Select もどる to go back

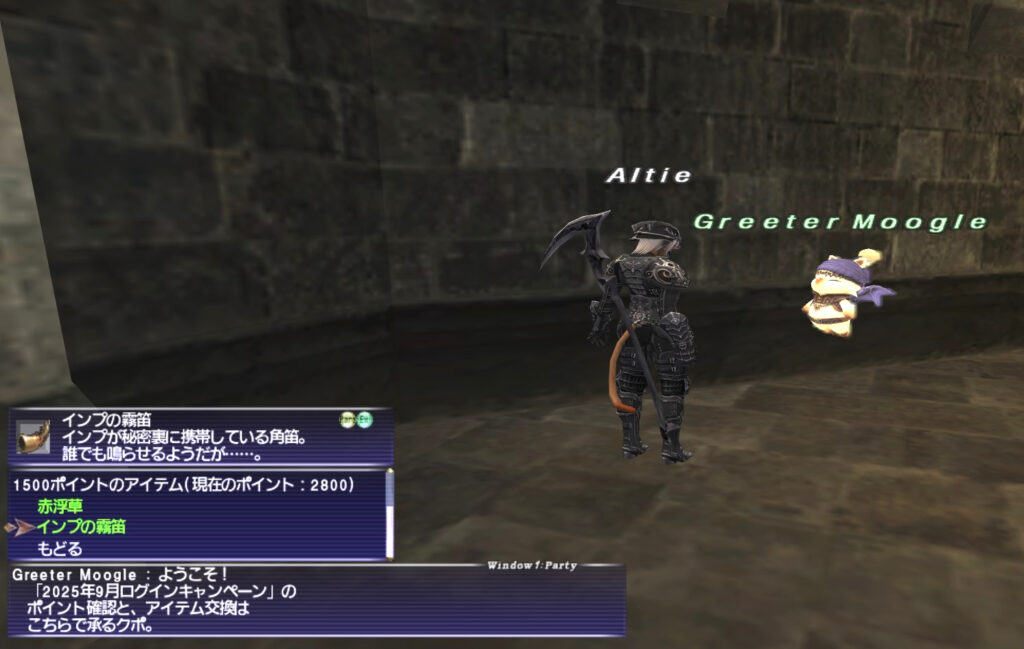[x=60, y=548]
